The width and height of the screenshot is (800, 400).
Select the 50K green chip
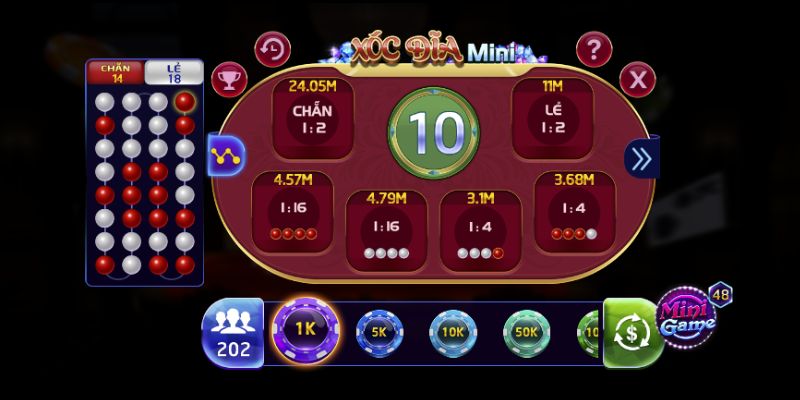525,330
